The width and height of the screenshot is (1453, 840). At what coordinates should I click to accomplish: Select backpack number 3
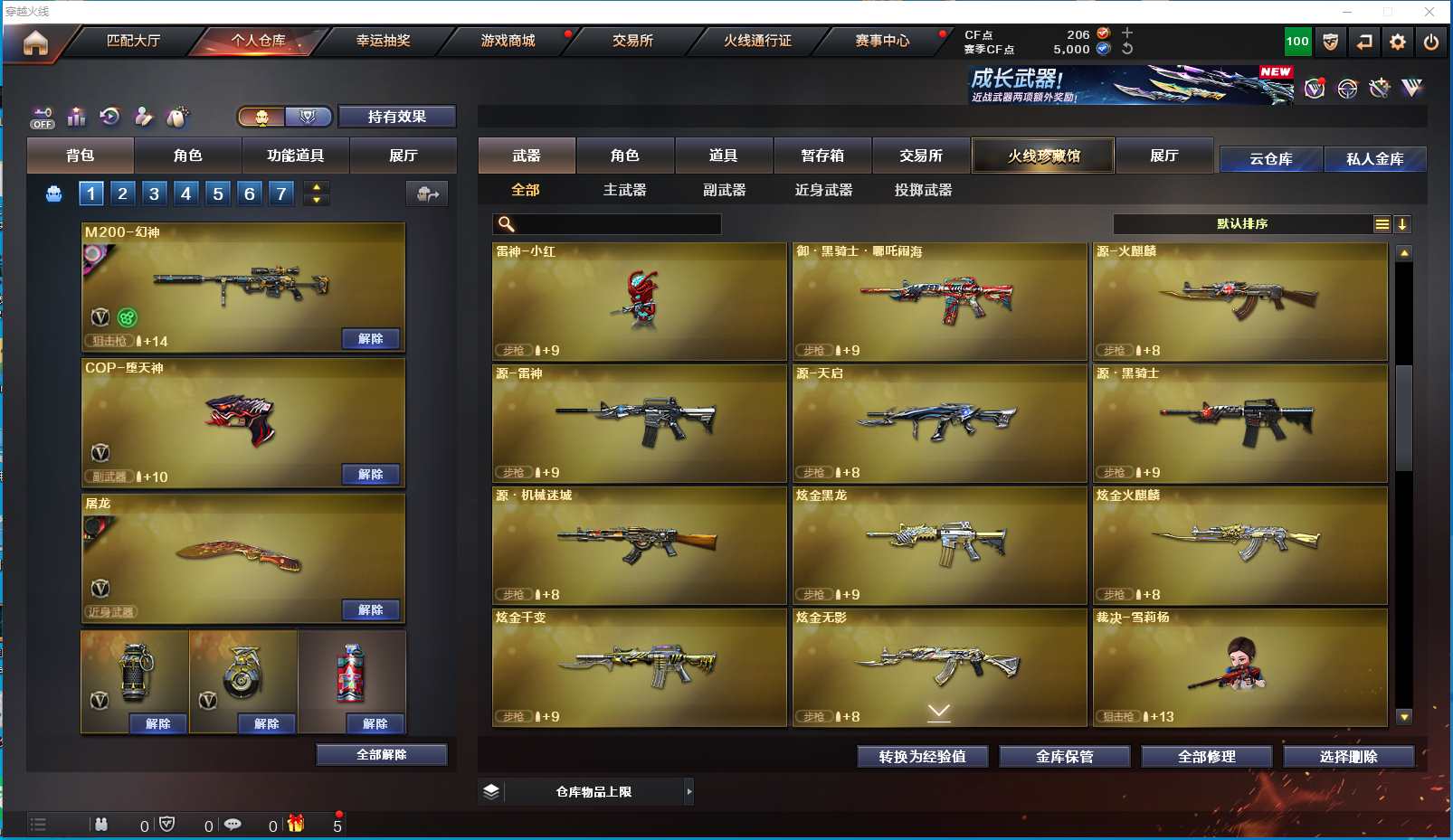[155, 193]
